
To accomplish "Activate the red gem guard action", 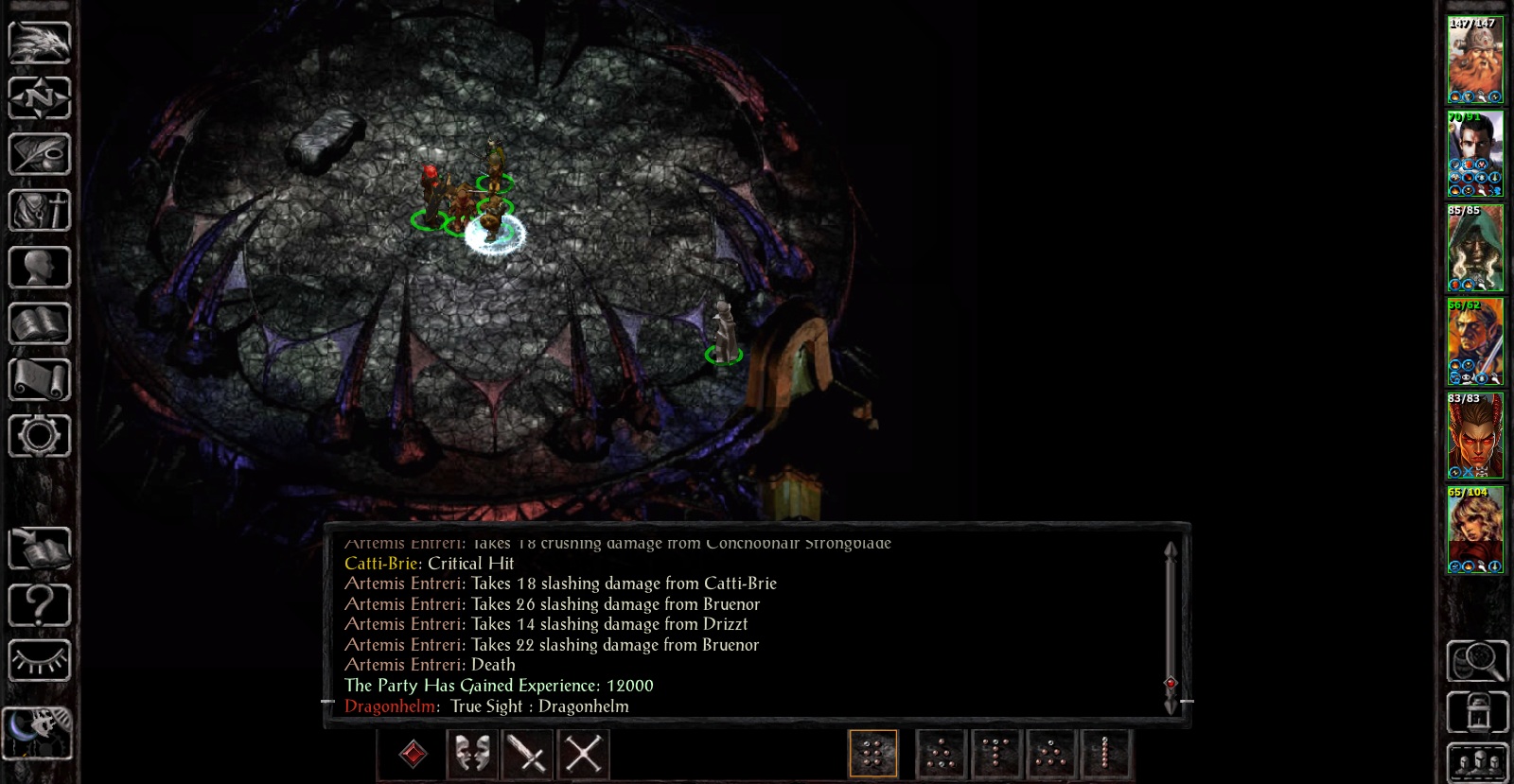I will click(414, 754).
